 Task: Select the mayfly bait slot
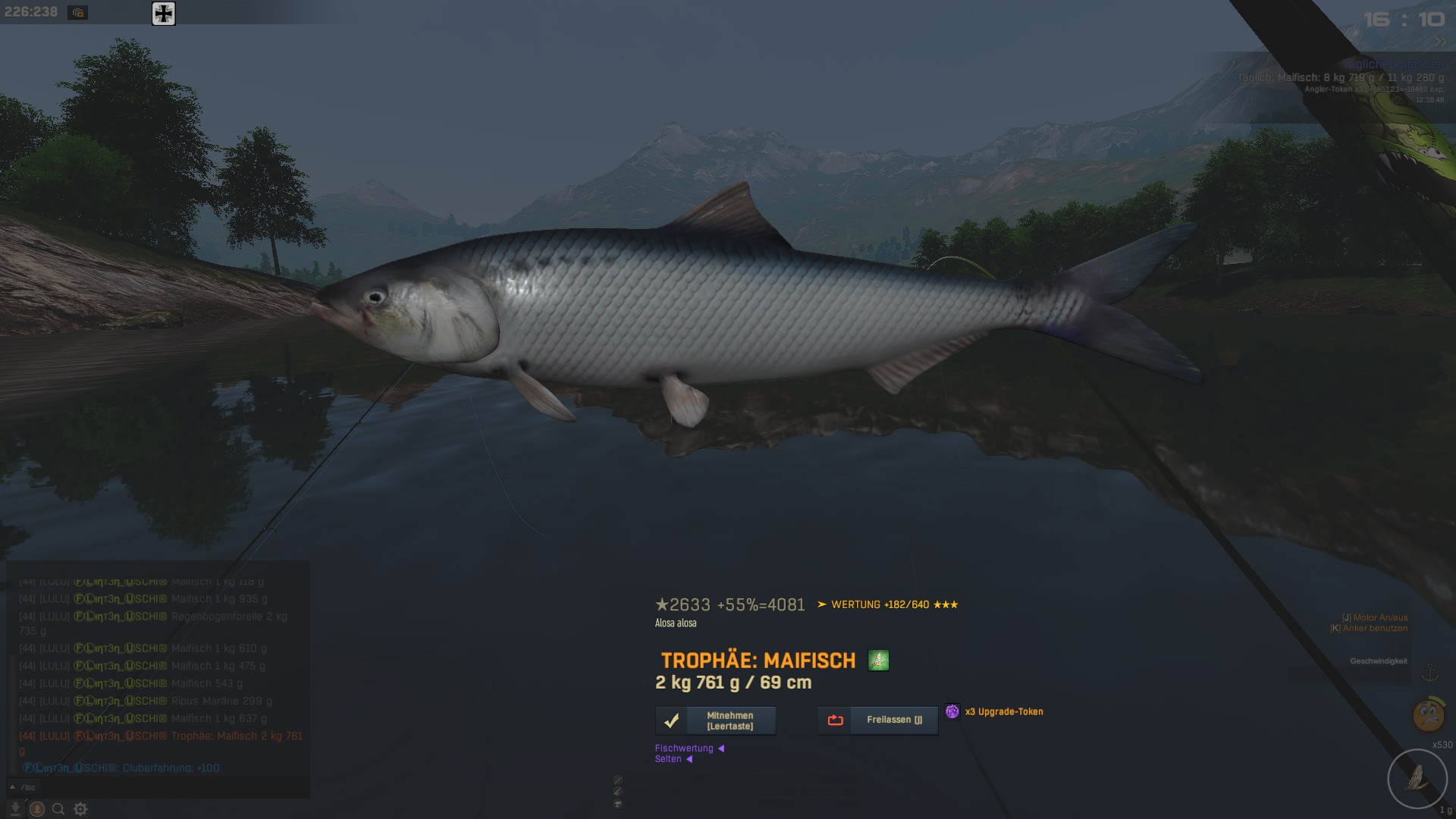point(1417,779)
